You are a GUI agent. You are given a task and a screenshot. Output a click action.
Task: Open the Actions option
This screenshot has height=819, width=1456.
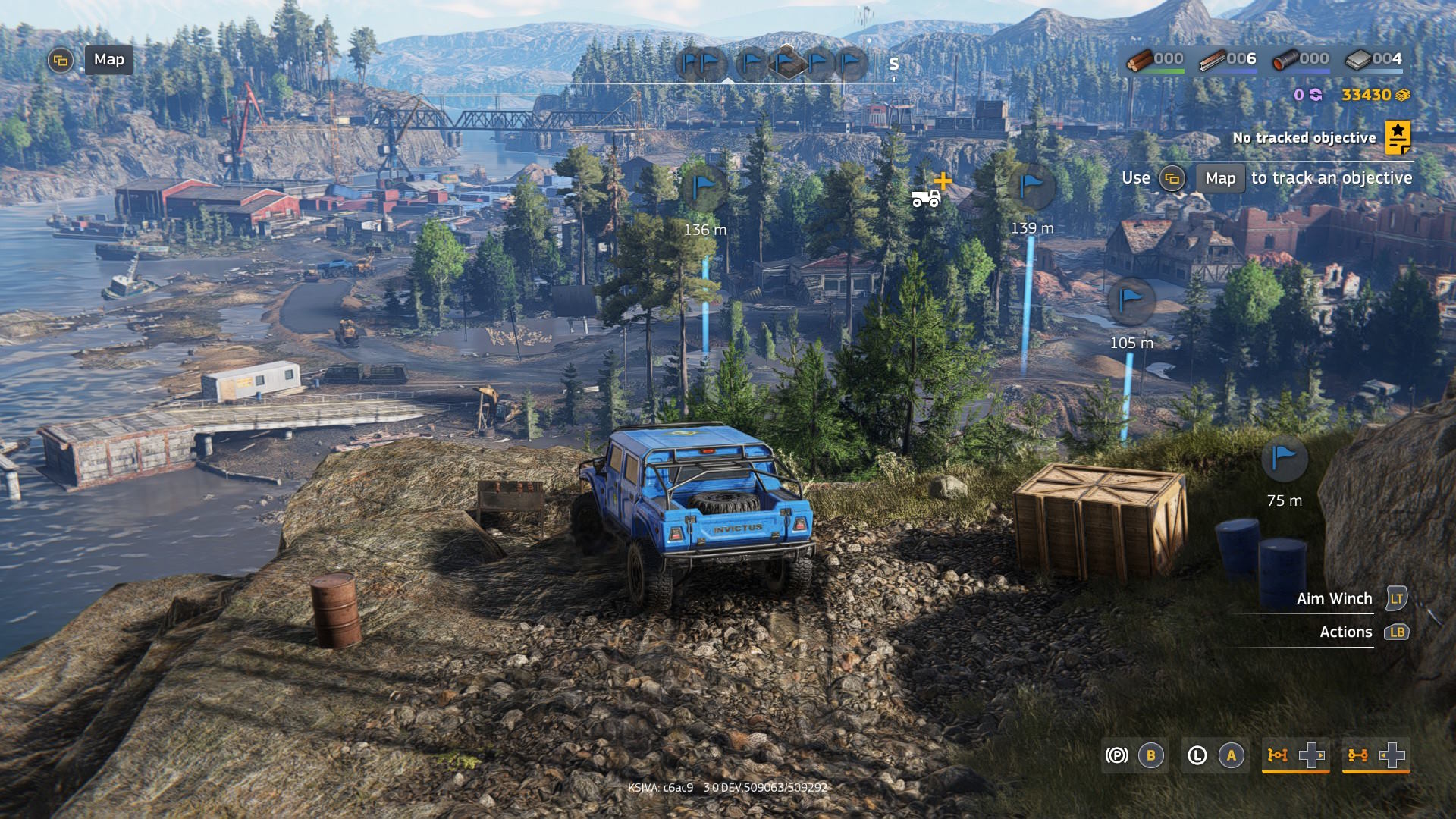1345,632
